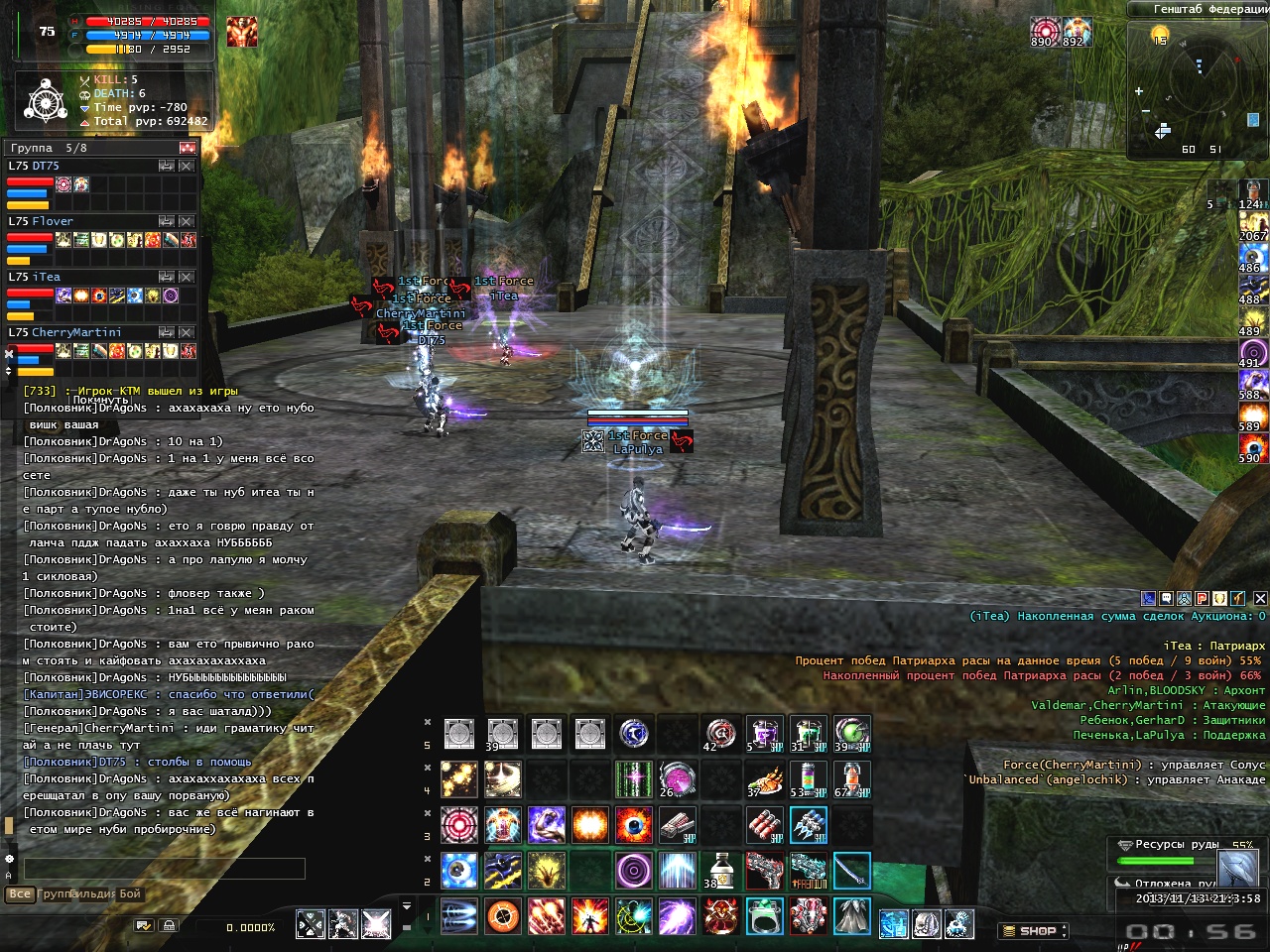This screenshot has height=952, width=1270.
Task: Open the lock icon under the chat
Action: point(169,925)
